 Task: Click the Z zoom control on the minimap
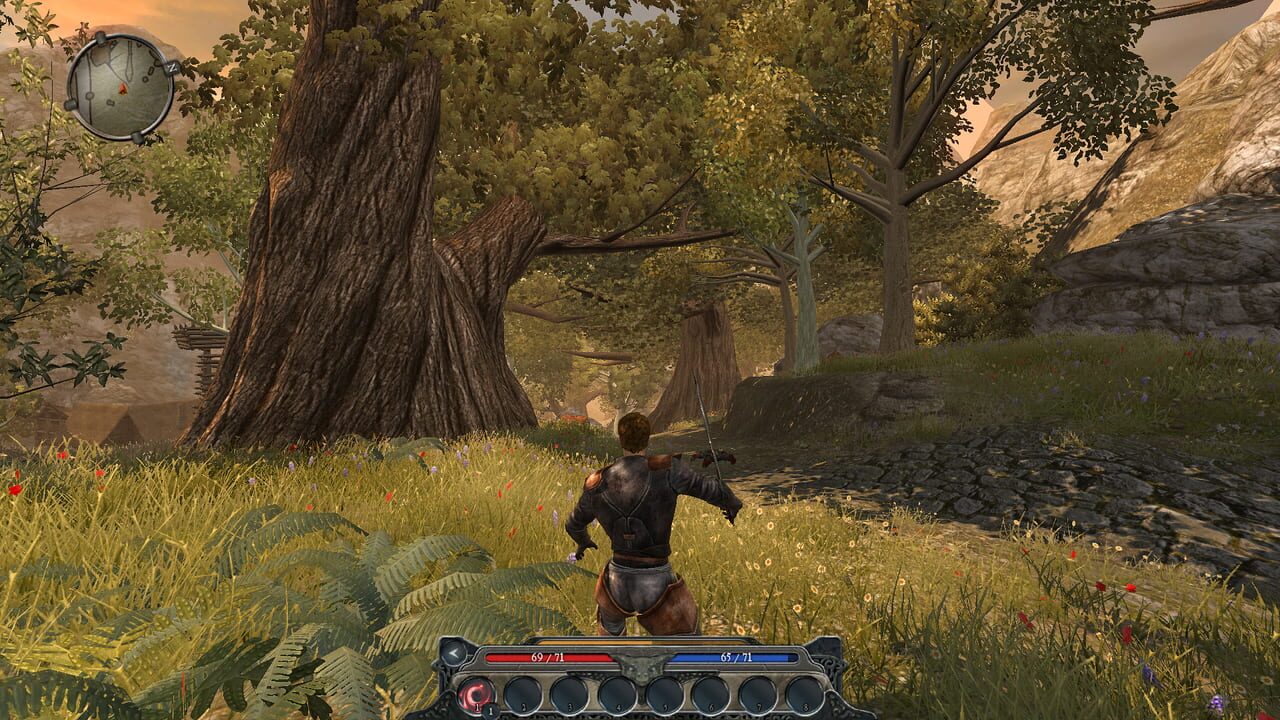coord(172,67)
